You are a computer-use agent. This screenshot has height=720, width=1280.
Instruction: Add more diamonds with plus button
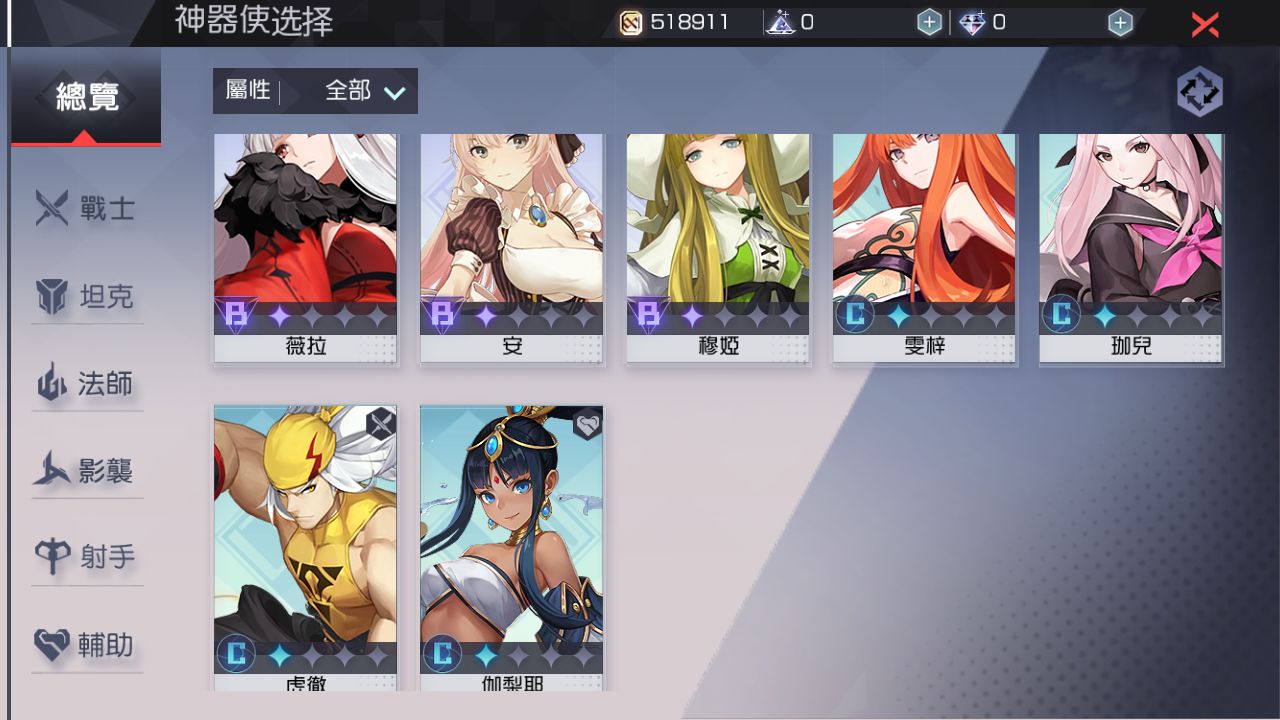[x=1120, y=23]
